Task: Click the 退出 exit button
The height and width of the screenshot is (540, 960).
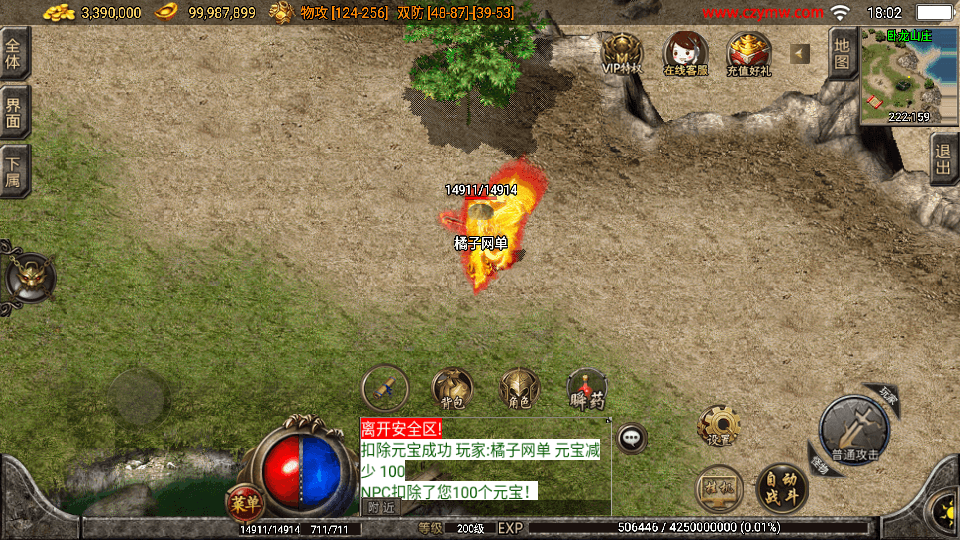Action: 943,158
